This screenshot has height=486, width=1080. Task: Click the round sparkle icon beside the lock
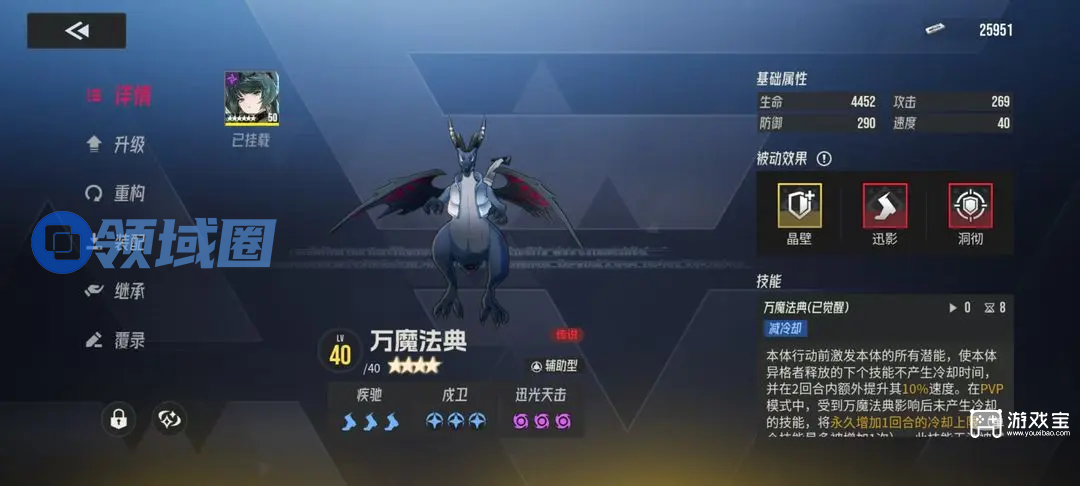click(169, 420)
